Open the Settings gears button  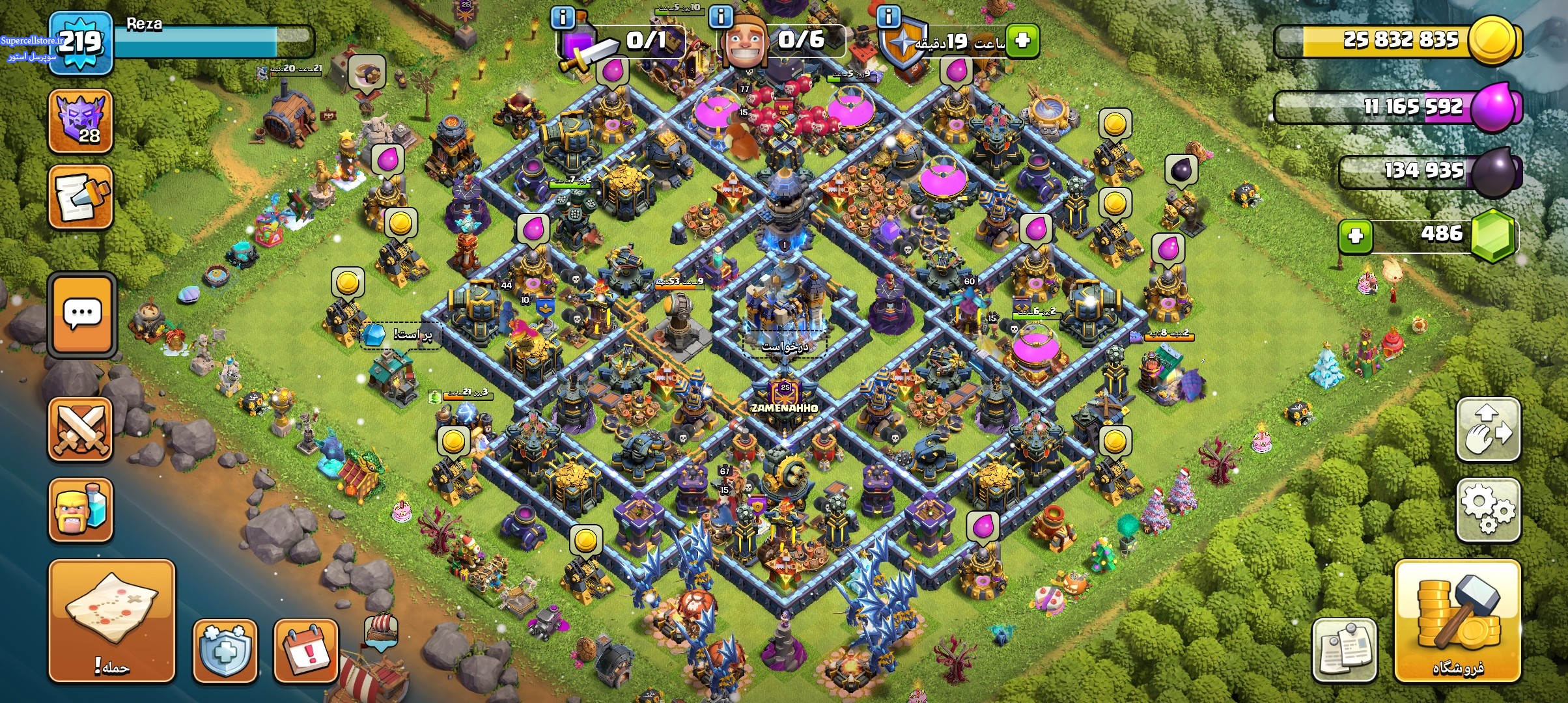click(x=1488, y=510)
